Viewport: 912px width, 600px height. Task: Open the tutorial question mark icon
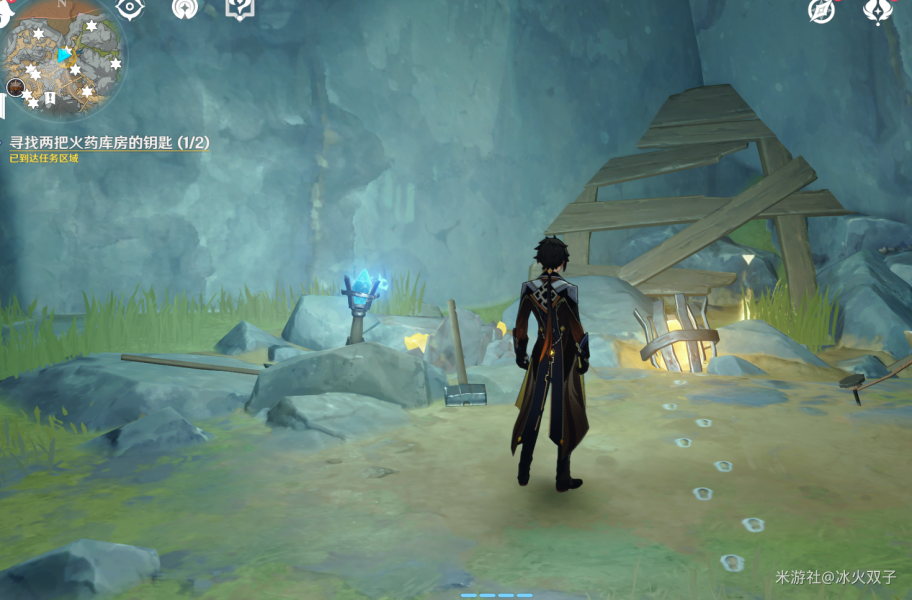coord(240,8)
